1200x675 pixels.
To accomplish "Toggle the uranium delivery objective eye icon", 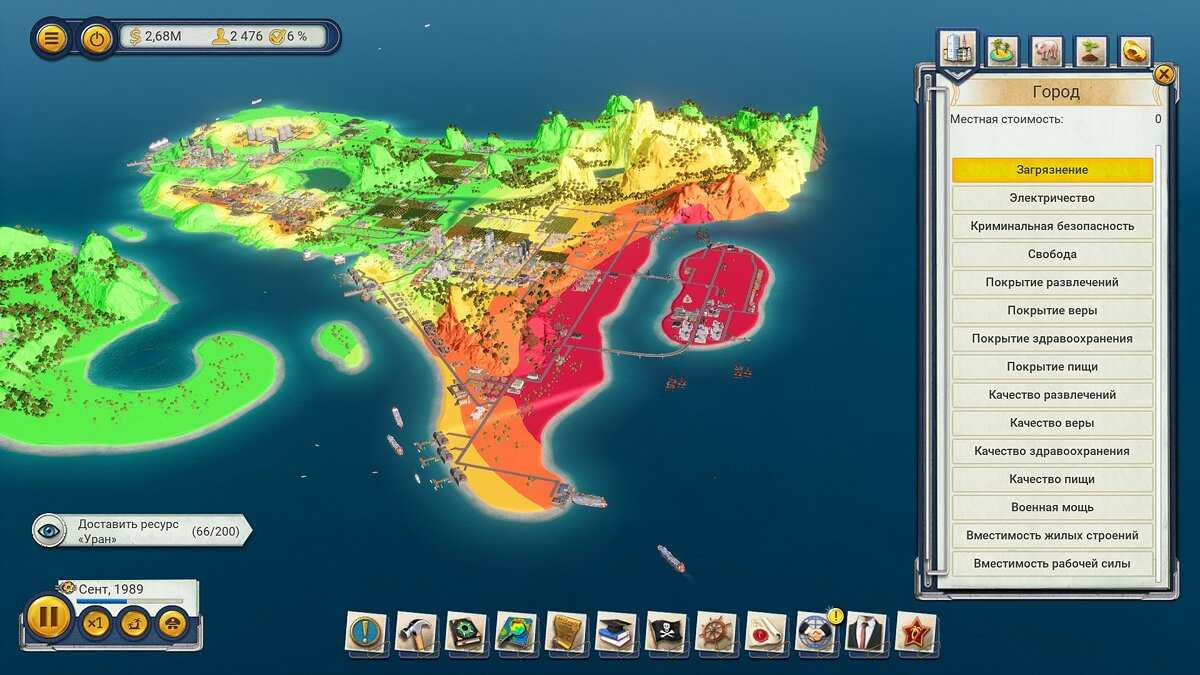I will pos(50,531).
